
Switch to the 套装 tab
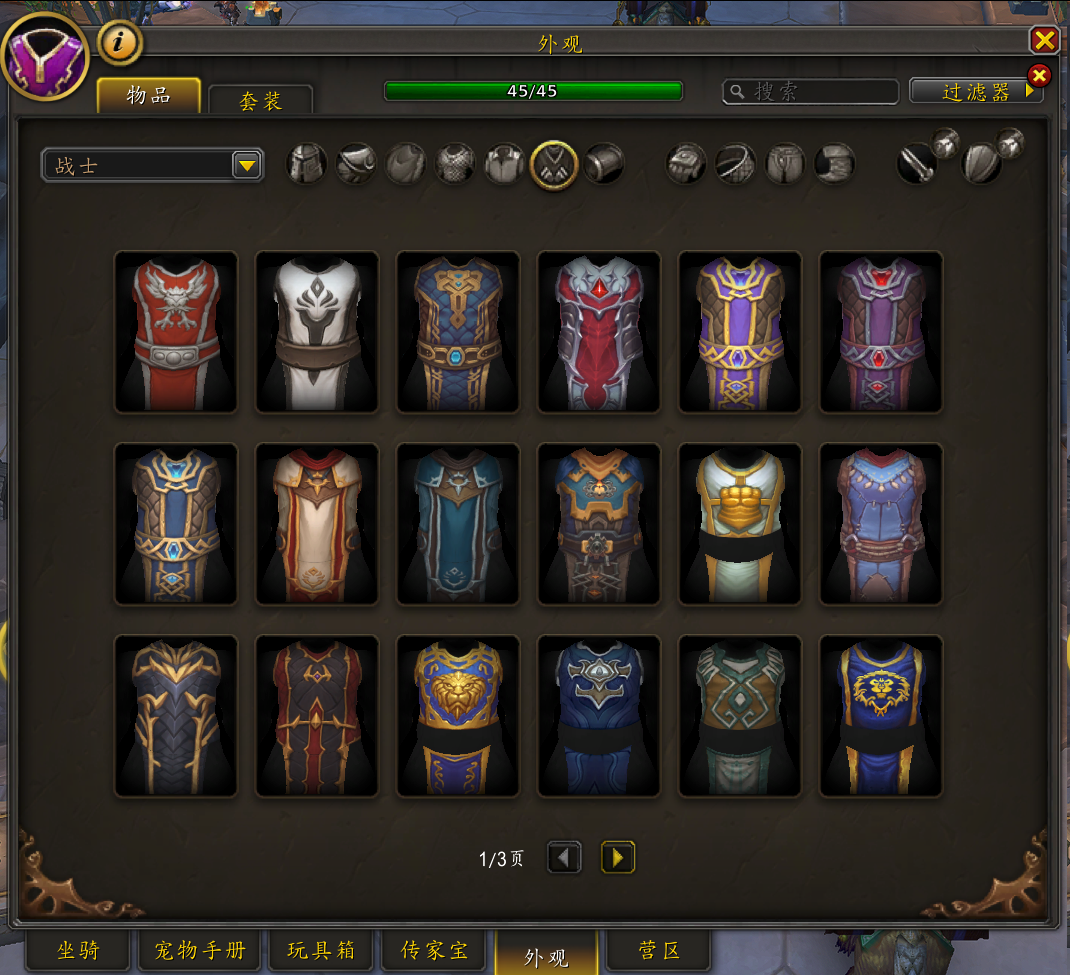tap(260, 101)
